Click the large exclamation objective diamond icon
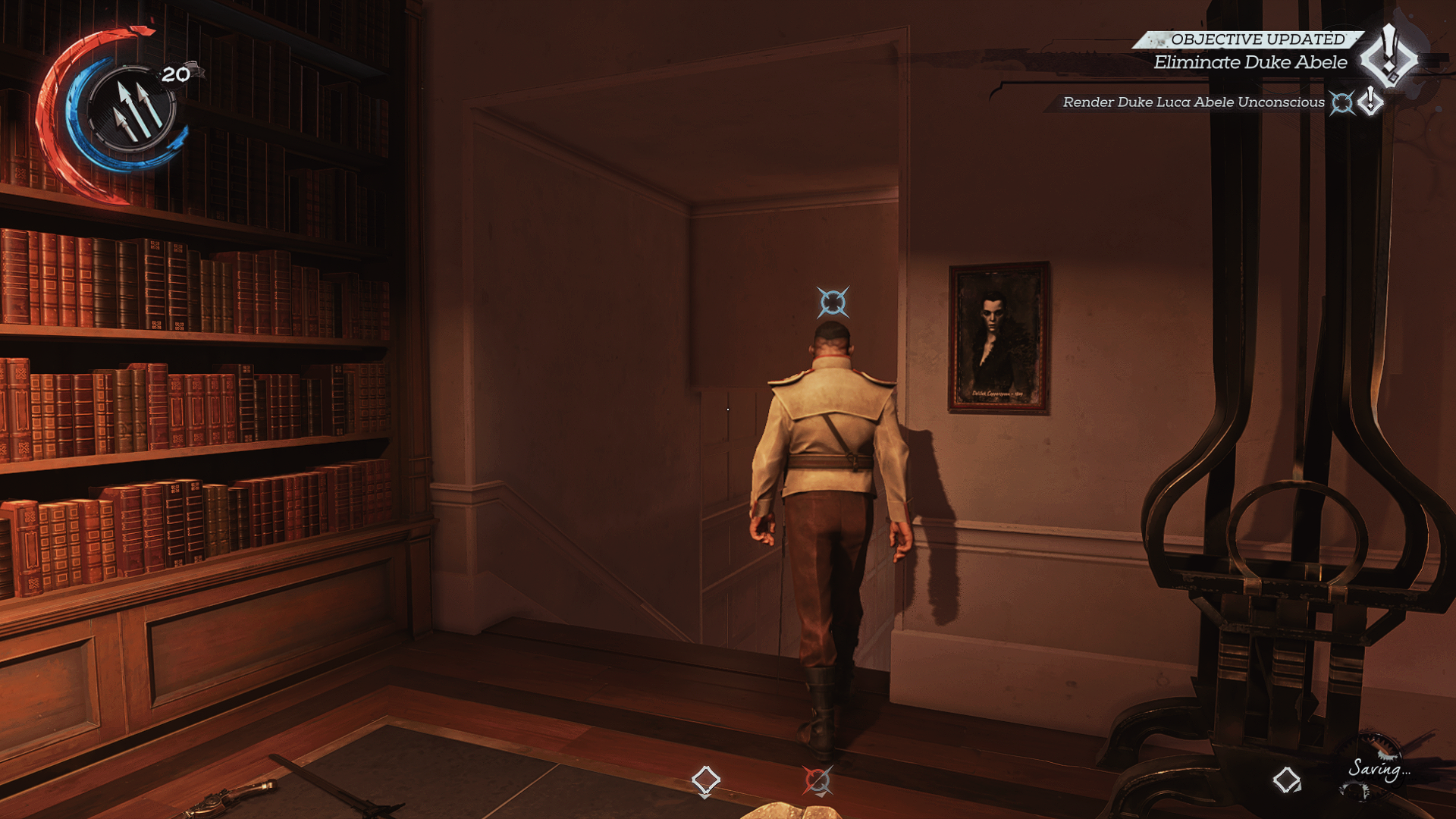Screen dimensions: 1456x819 tap(1389, 57)
